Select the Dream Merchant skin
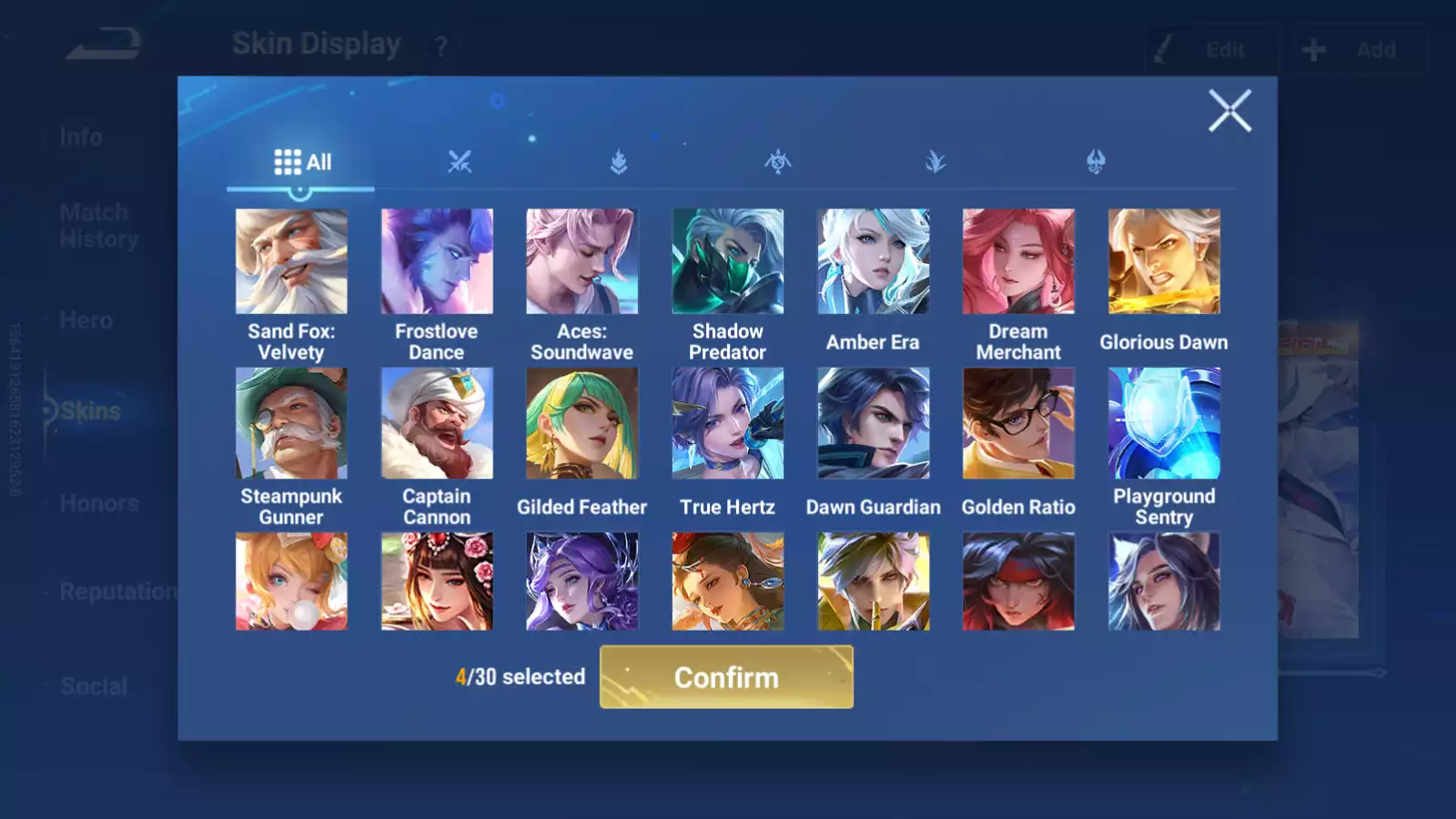The width and height of the screenshot is (1456, 819). [x=1018, y=262]
